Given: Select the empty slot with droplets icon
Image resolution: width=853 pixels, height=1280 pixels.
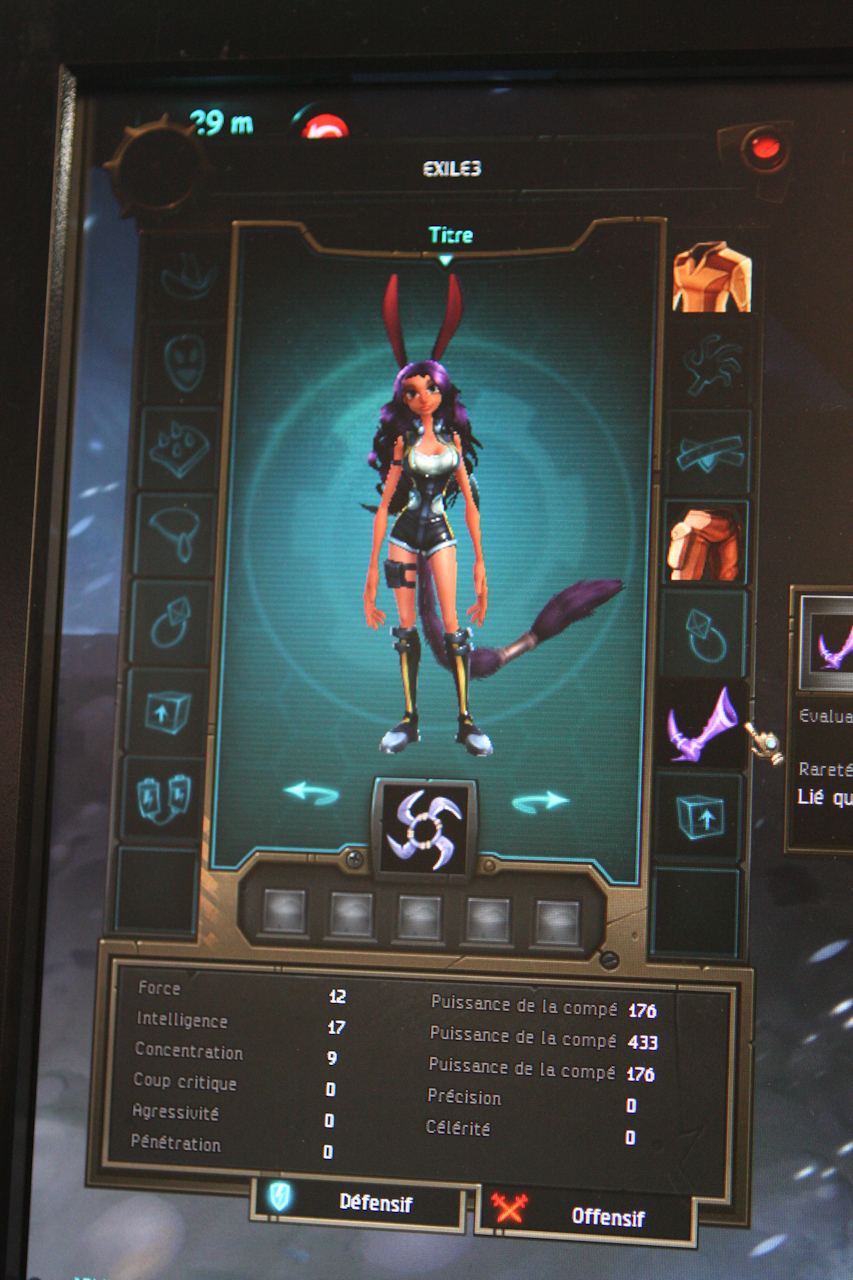Looking at the screenshot, I should coord(181,448).
